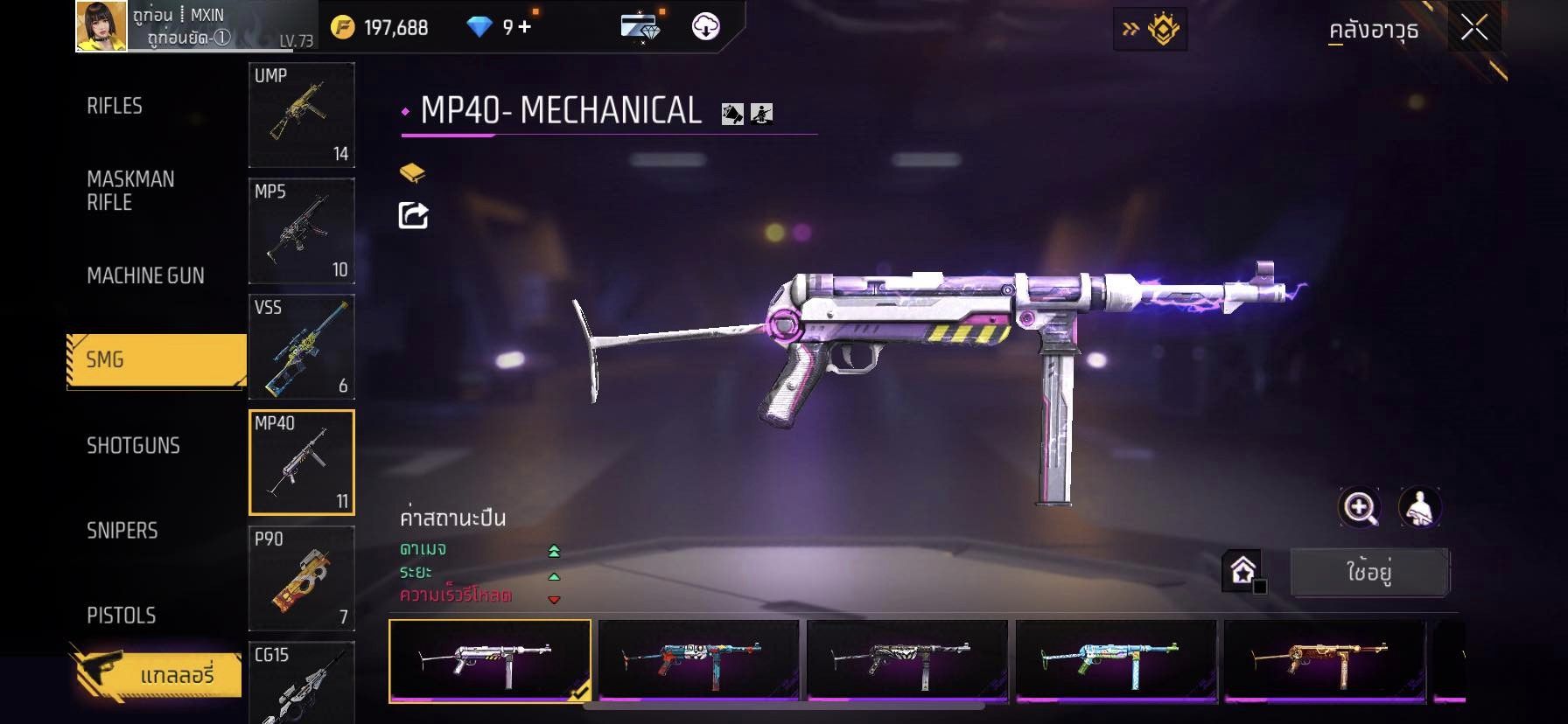
Task: Pick the P90 weapon tile
Action: point(302,578)
